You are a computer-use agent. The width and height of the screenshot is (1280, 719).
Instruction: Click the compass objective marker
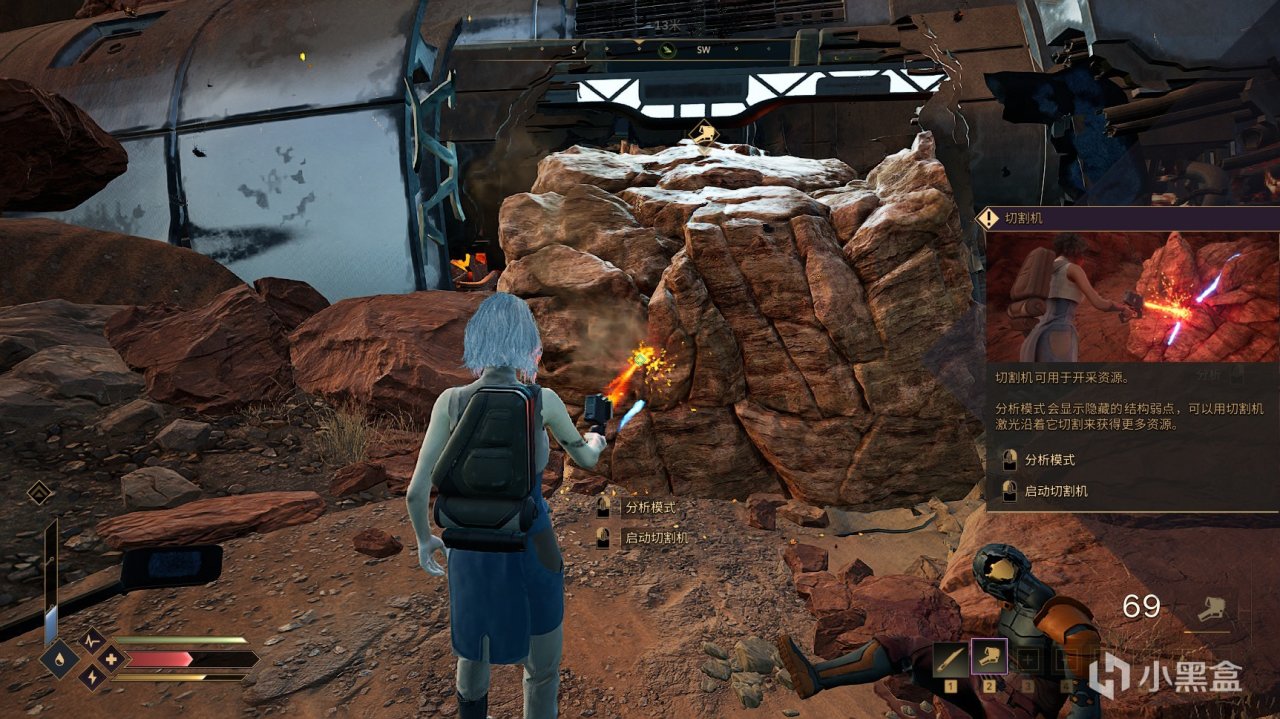point(668,50)
